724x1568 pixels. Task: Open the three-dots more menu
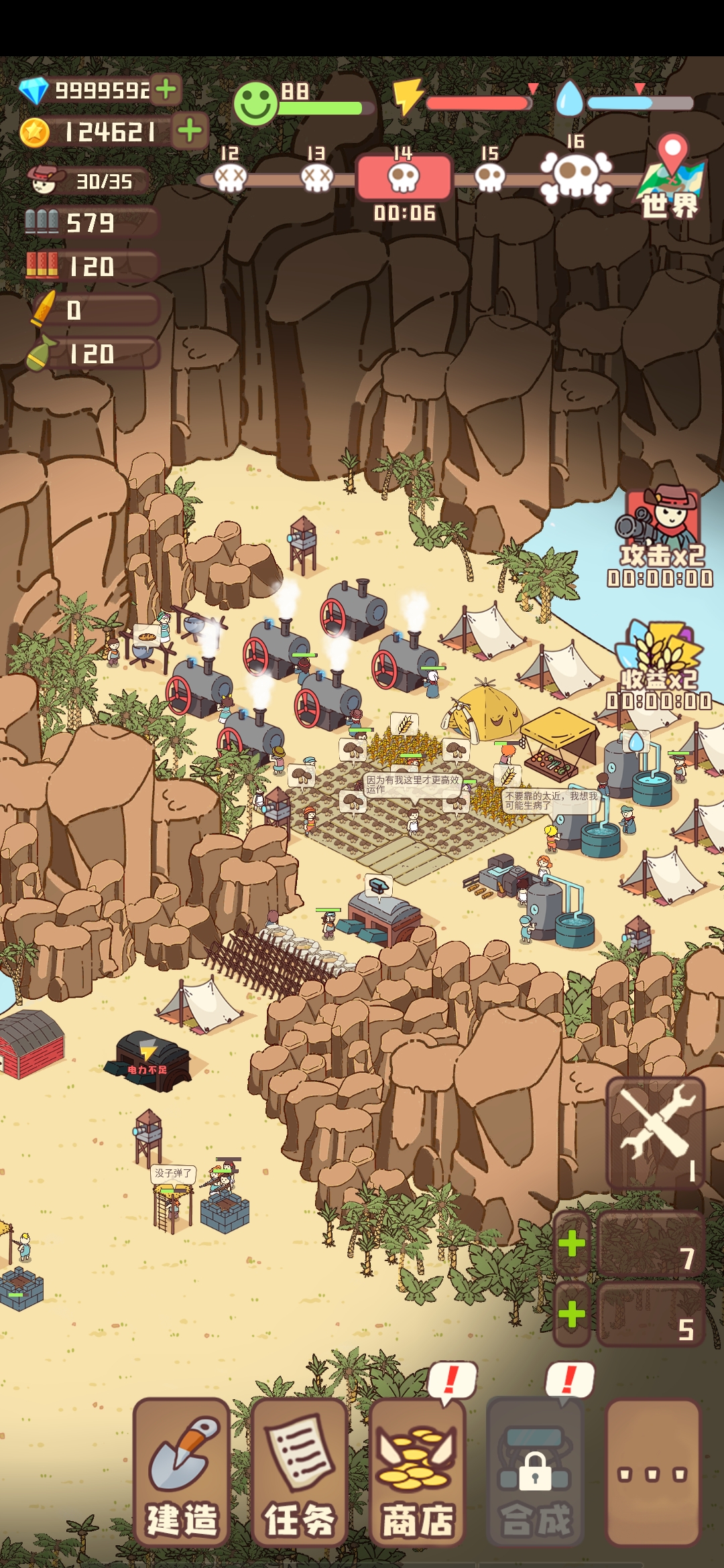coord(652,1472)
